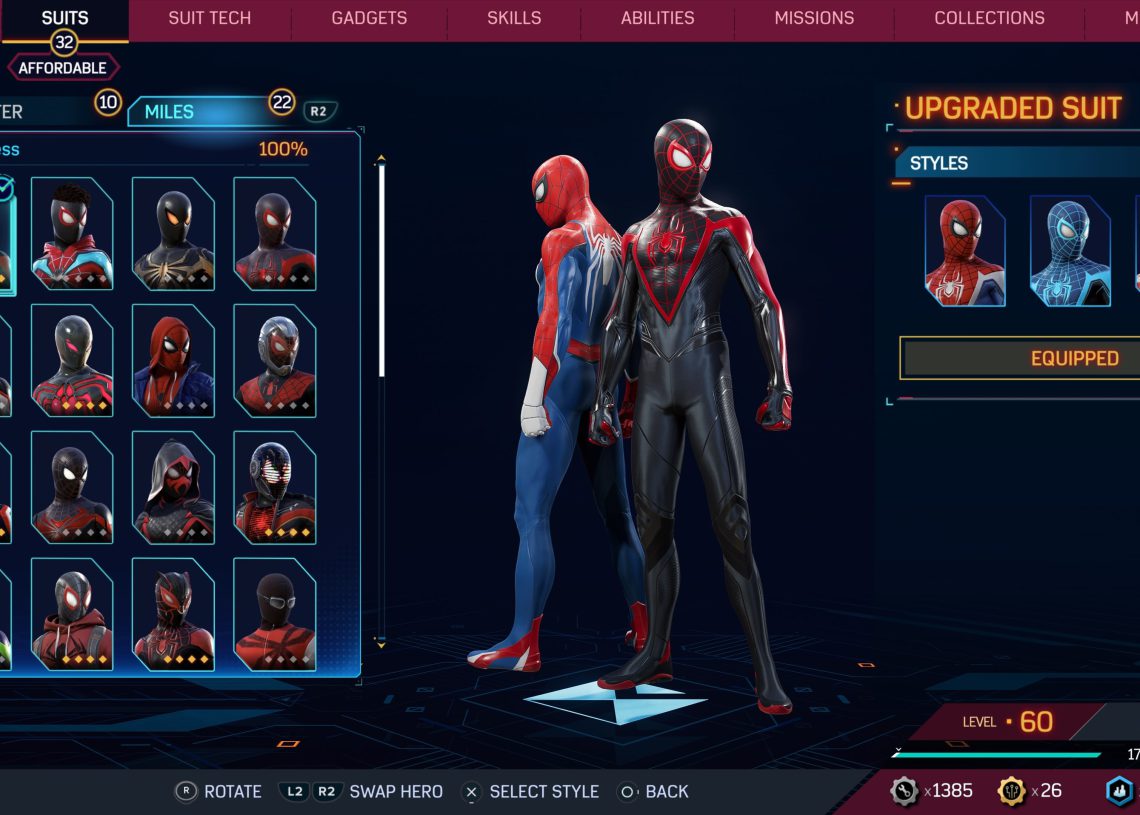Choose the glowing blue suit style
This screenshot has height=815, width=1140.
click(1070, 250)
